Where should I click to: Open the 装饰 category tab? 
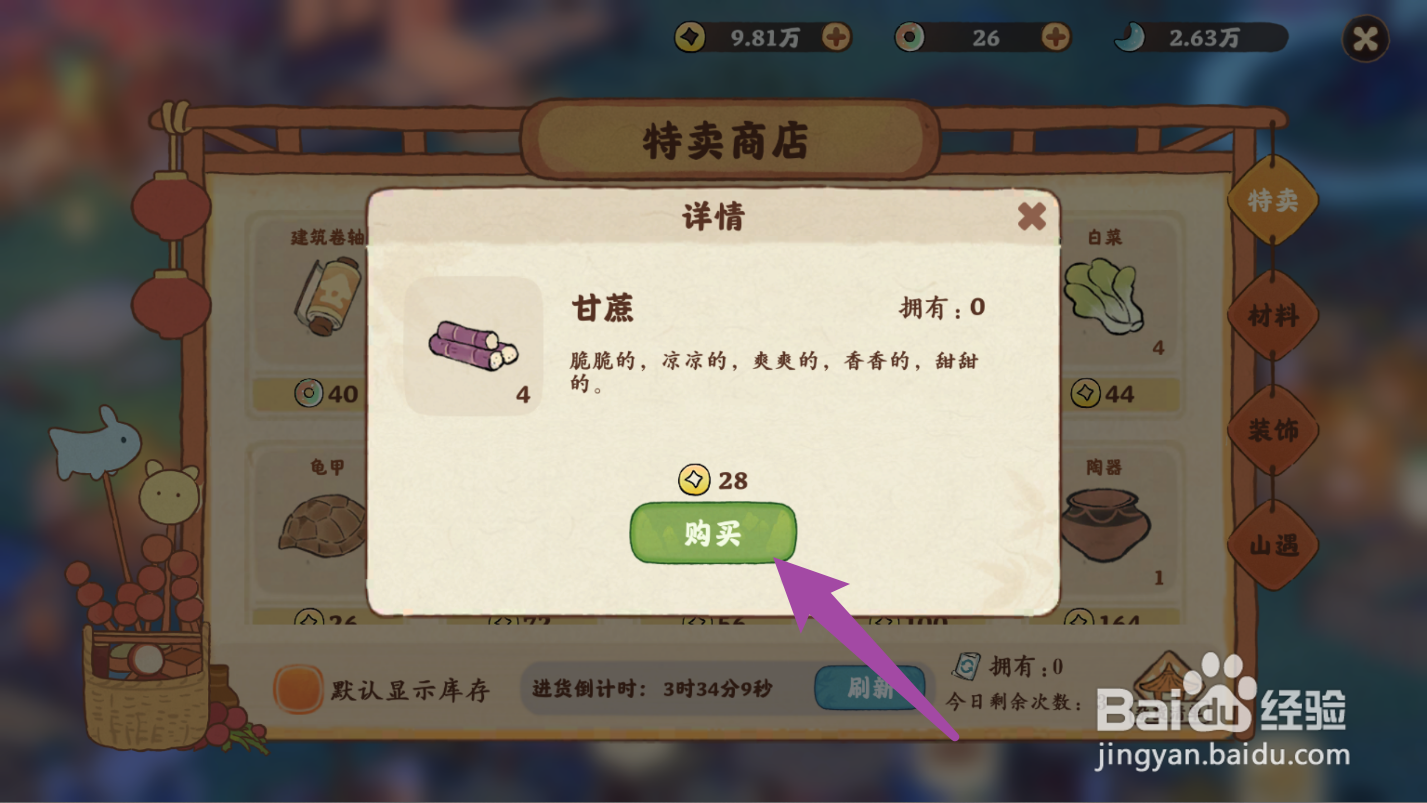coord(1272,430)
